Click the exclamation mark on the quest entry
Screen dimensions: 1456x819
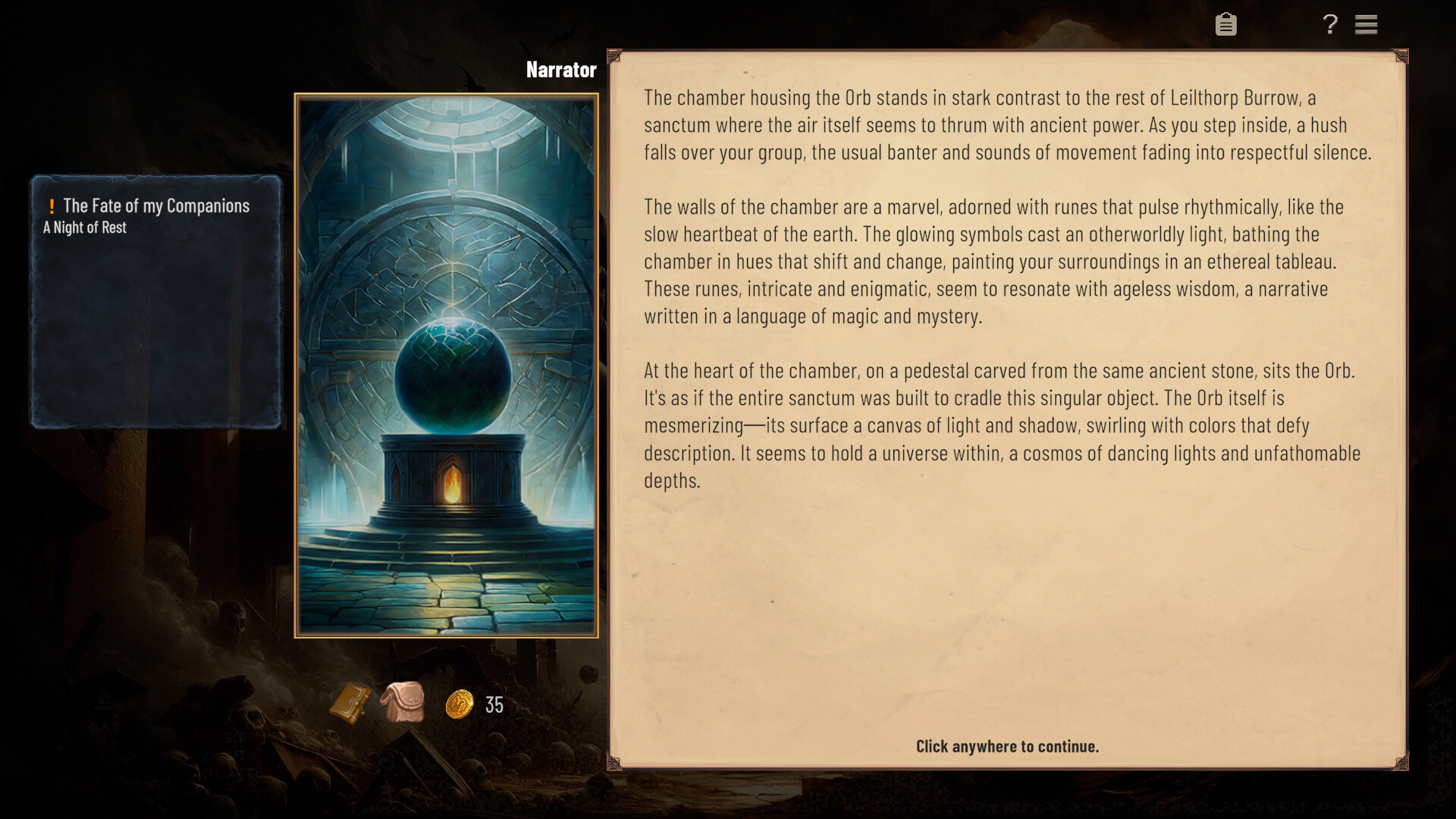pyautogui.click(x=51, y=205)
